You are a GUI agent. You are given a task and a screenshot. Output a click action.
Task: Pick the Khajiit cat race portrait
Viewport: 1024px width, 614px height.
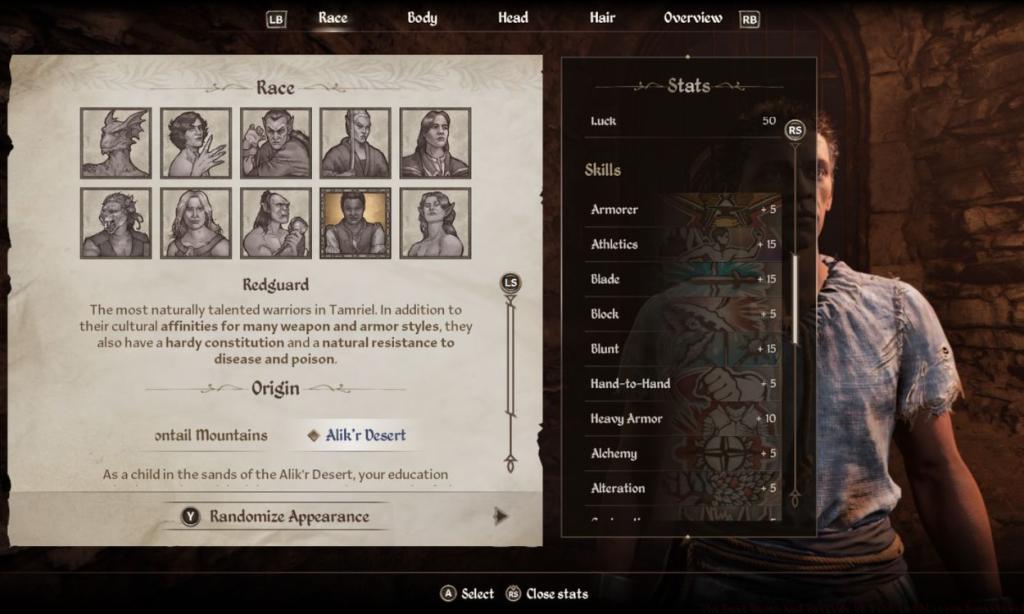click(116, 223)
